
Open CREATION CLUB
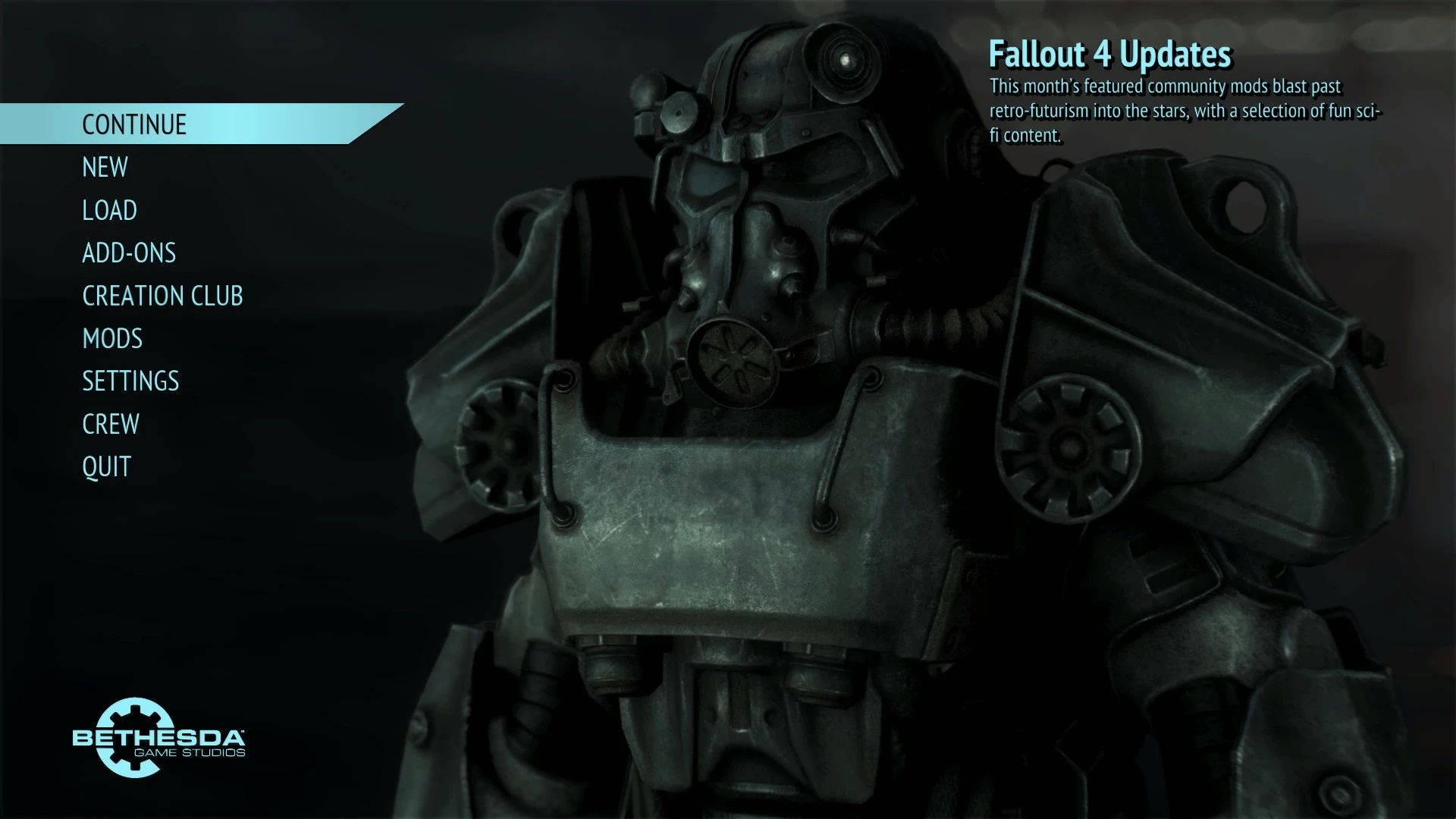tap(163, 296)
